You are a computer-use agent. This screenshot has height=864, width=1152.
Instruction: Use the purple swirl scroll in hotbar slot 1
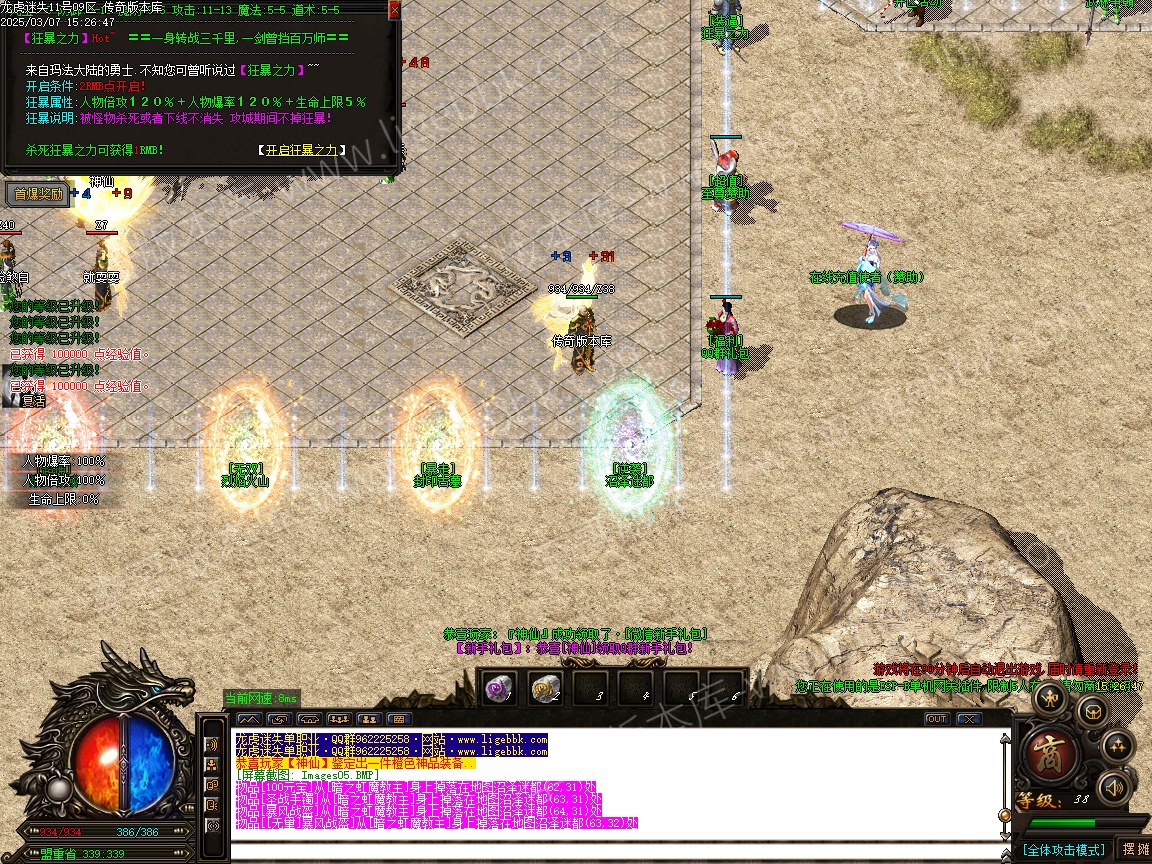500,687
